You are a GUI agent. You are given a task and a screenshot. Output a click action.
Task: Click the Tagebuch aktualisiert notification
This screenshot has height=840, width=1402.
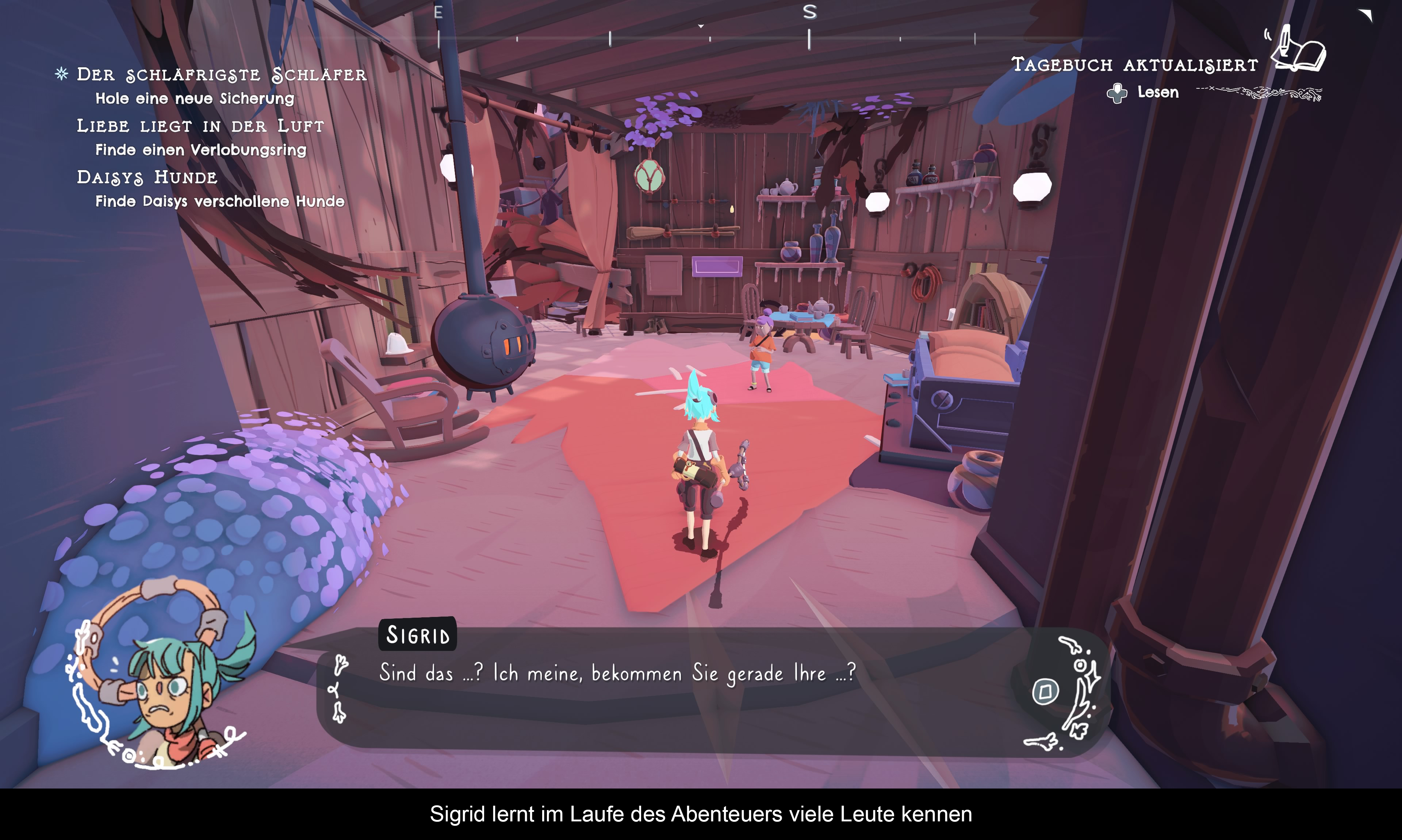[x=1134, y=65]
